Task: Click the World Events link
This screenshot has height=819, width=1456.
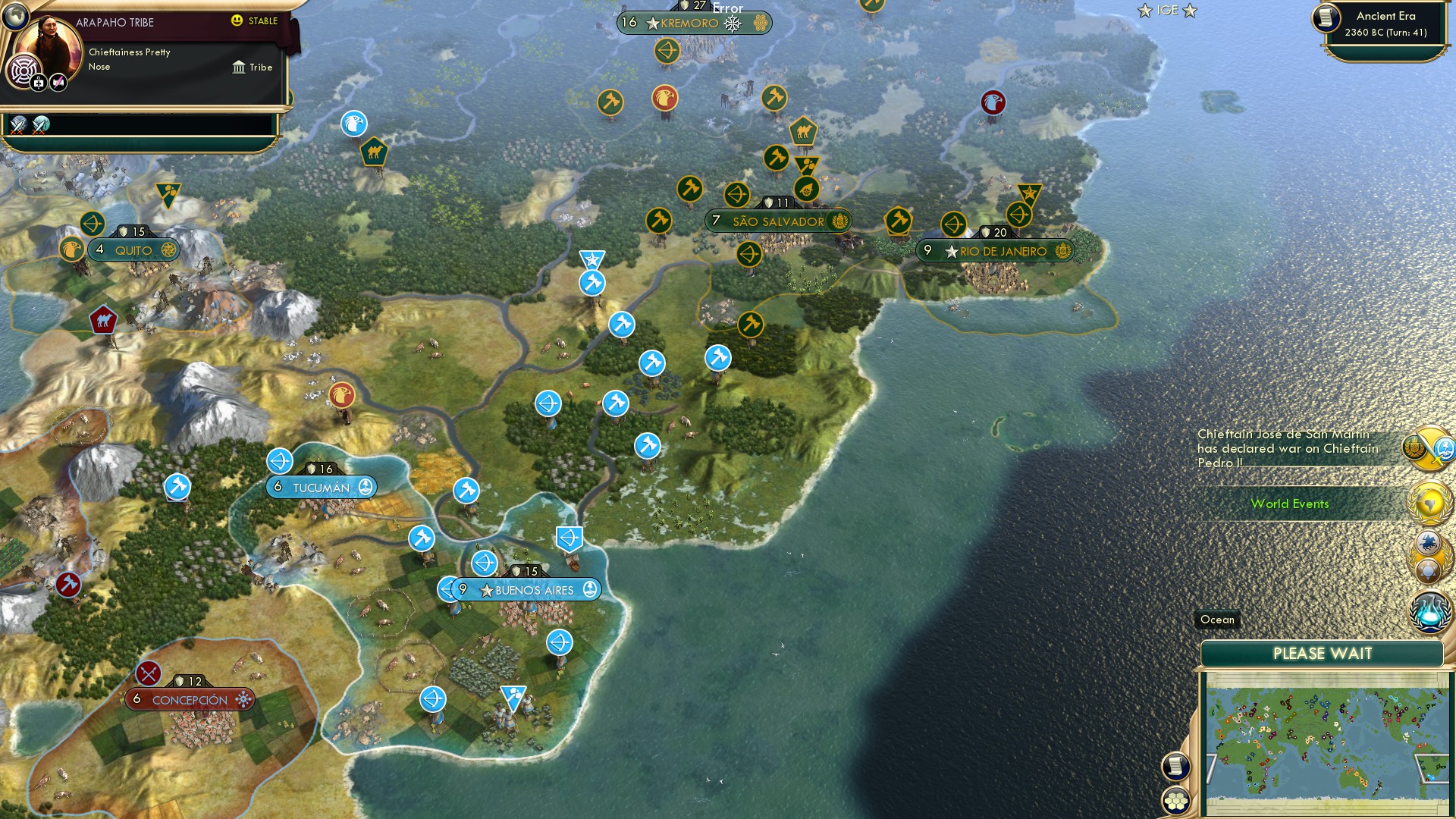Action: coord(1291,504)
